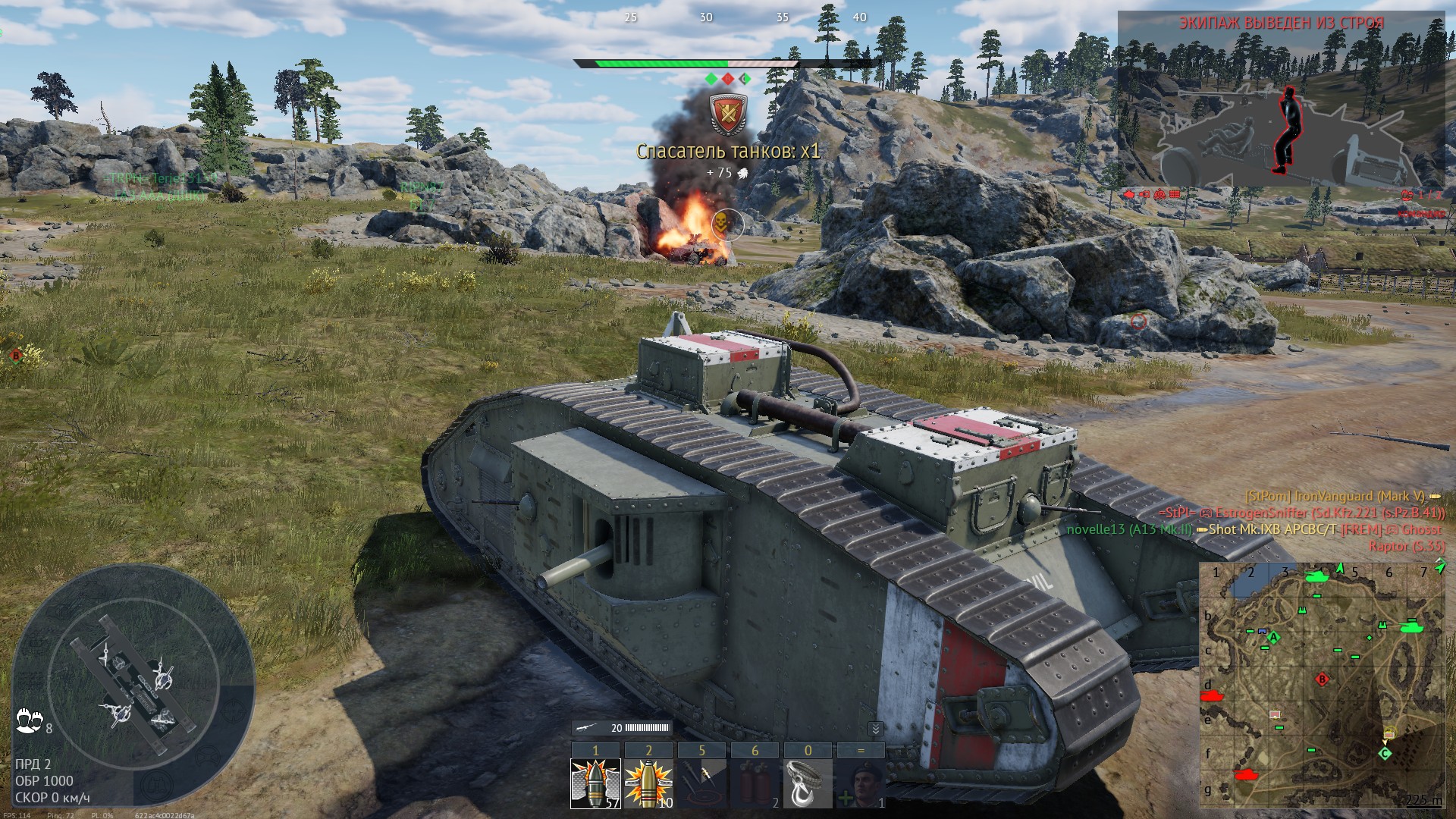Click red capture point B on the minimap
Screen dimensions: 1456x819
click(x=1323, y=679)
